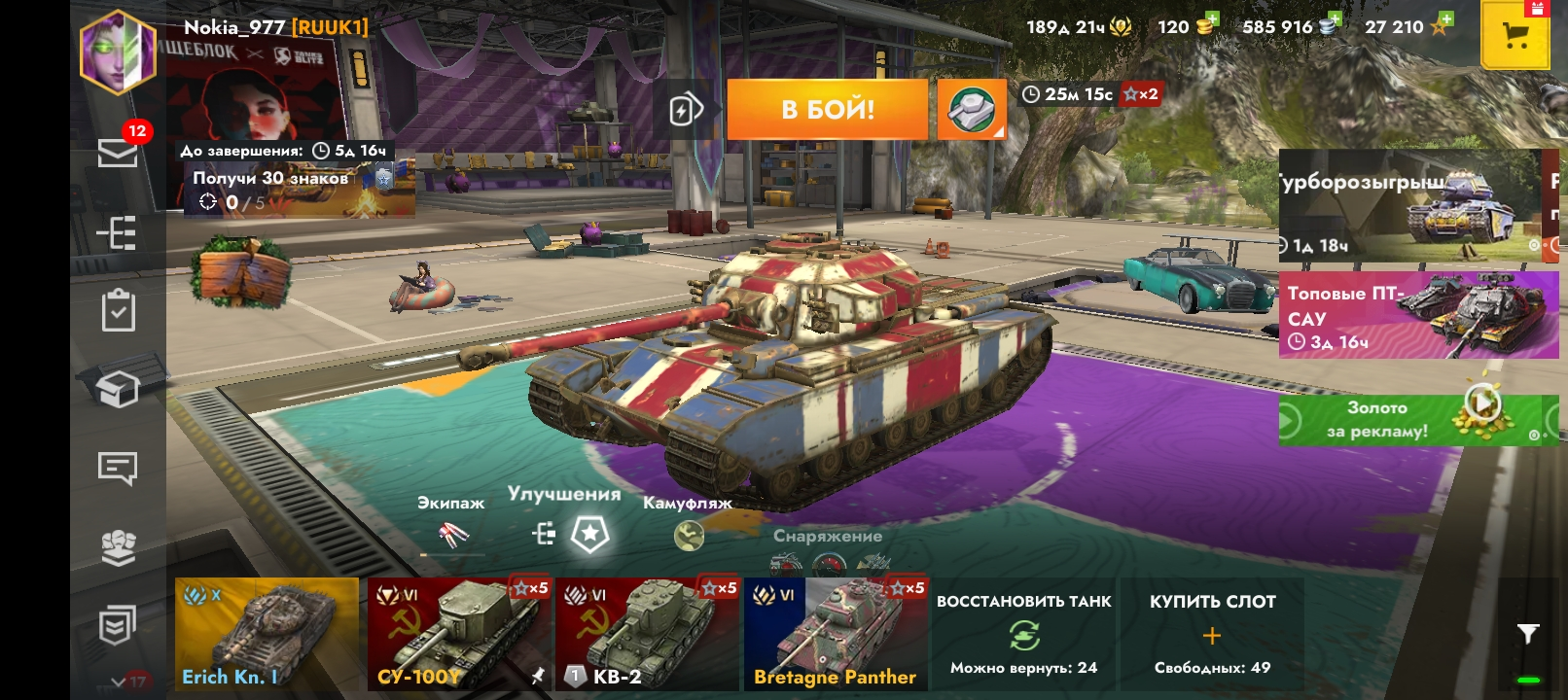Select the Erich Kn. I tank
The image size is (1568, 700).
(x=267, y=634)
